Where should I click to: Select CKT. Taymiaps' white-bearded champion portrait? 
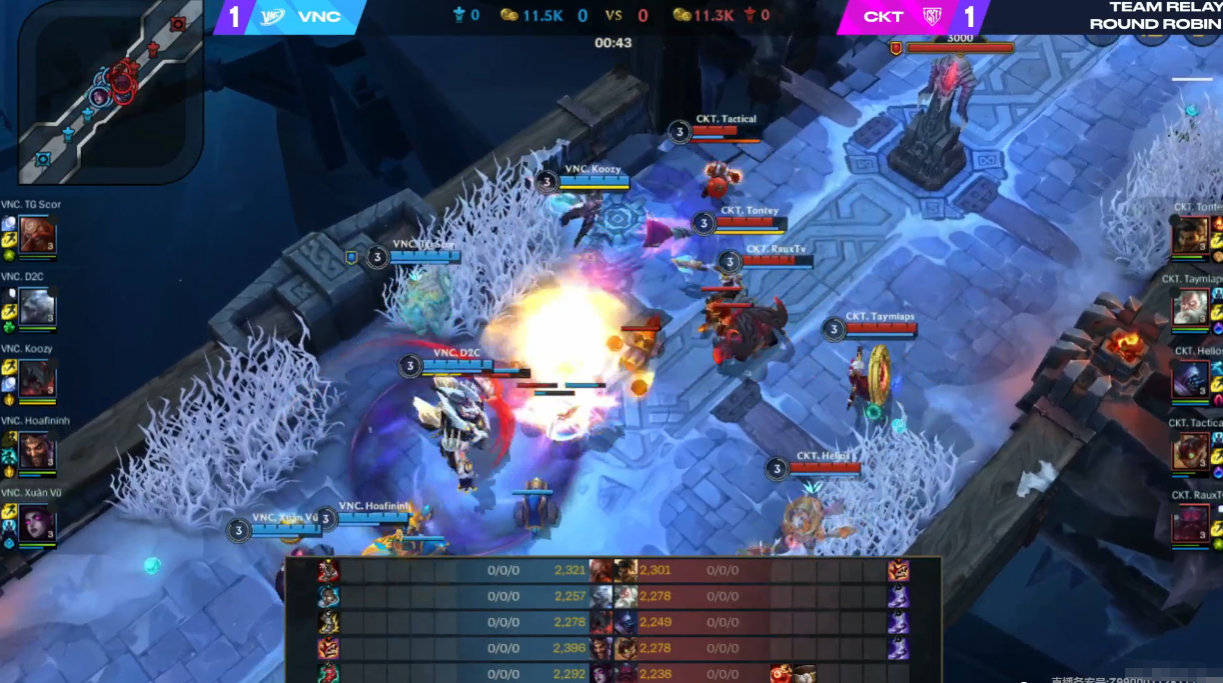pos(1190,307)
